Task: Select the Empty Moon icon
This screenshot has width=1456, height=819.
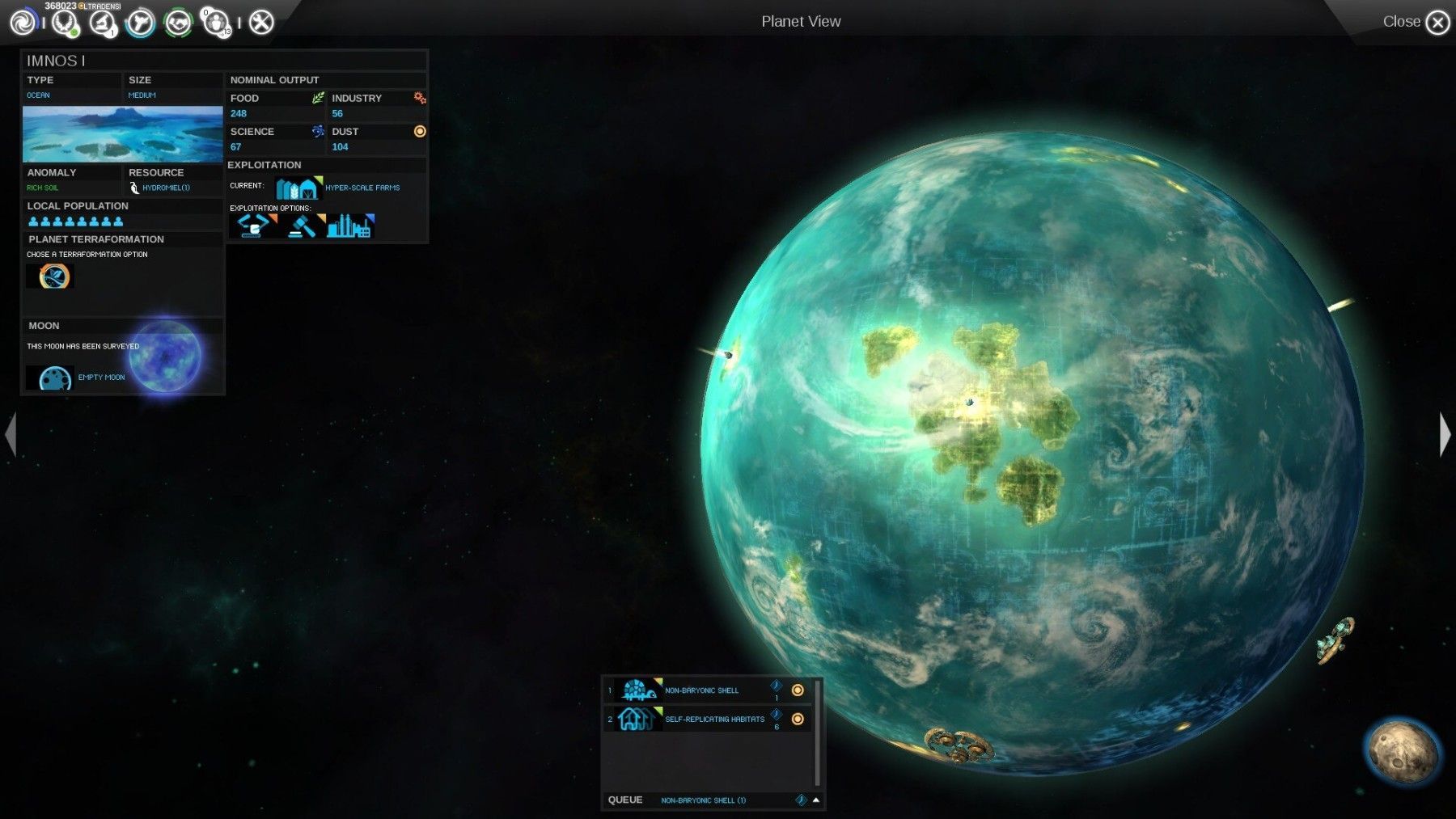Action: click(x=54, y=378)
